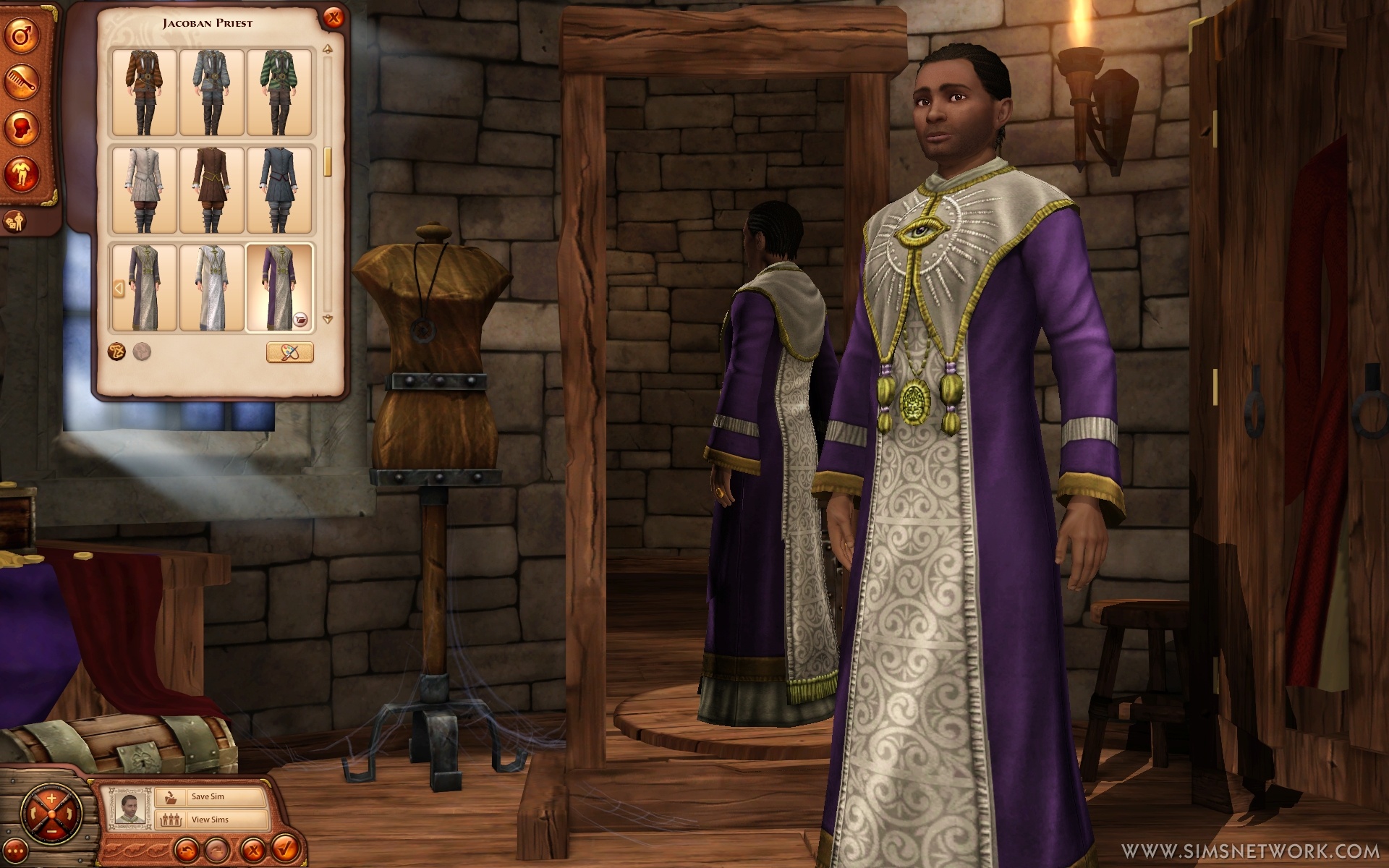Save the Sim with Save Sim

coord(211,796)
